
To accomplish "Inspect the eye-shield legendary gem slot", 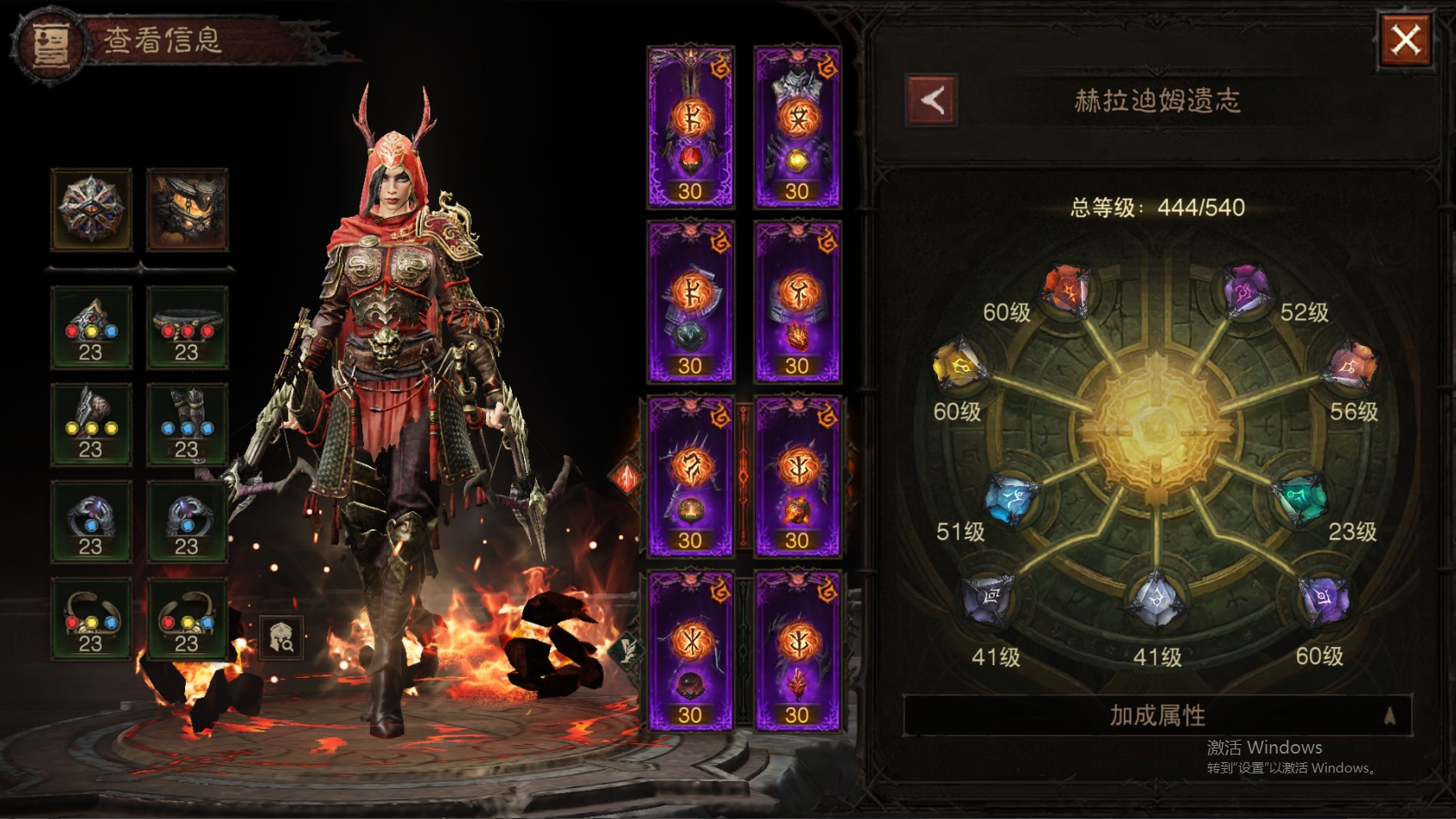I will click(x=91, y=209).
